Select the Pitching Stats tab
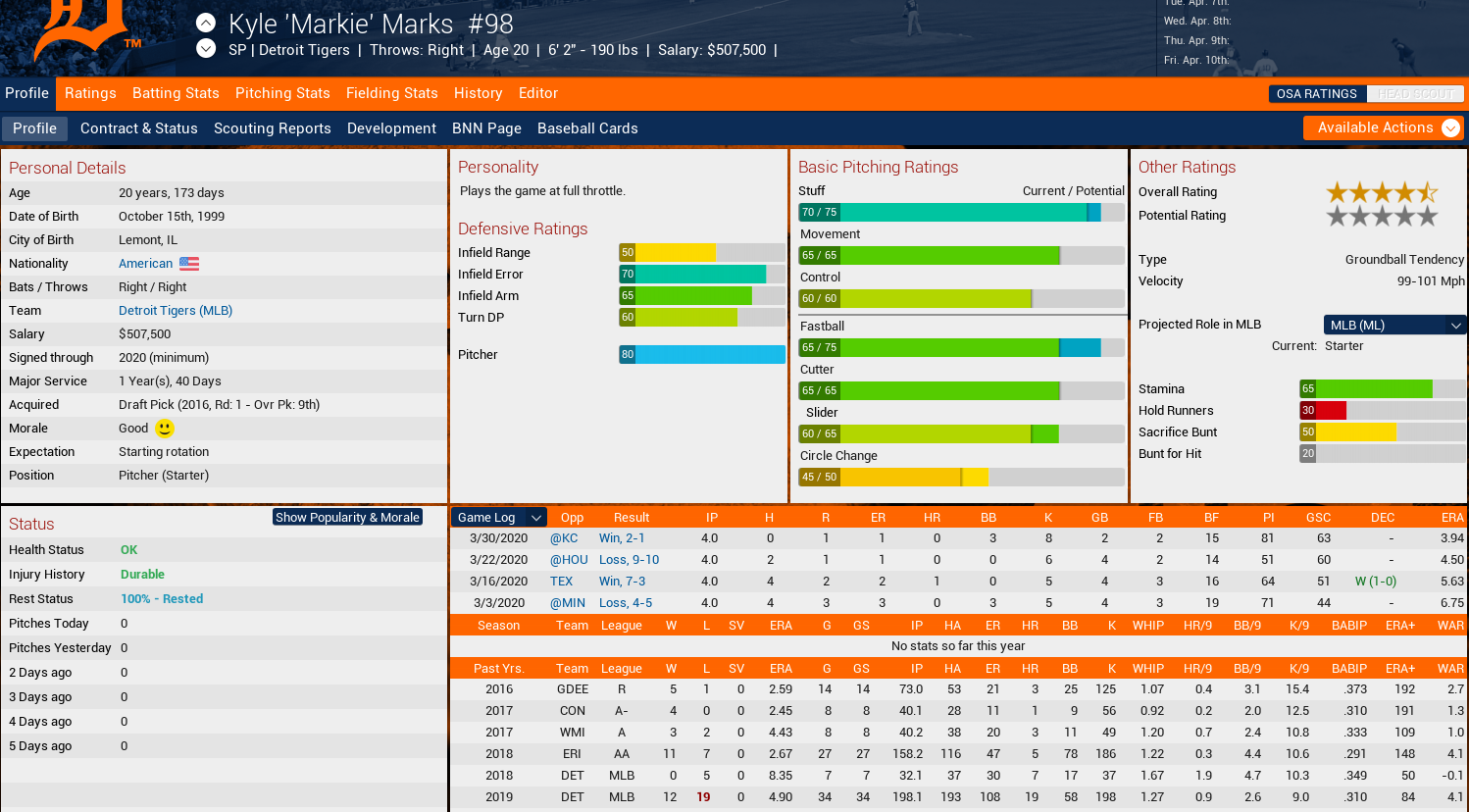 pyautogui.click(x=282, y=93)
